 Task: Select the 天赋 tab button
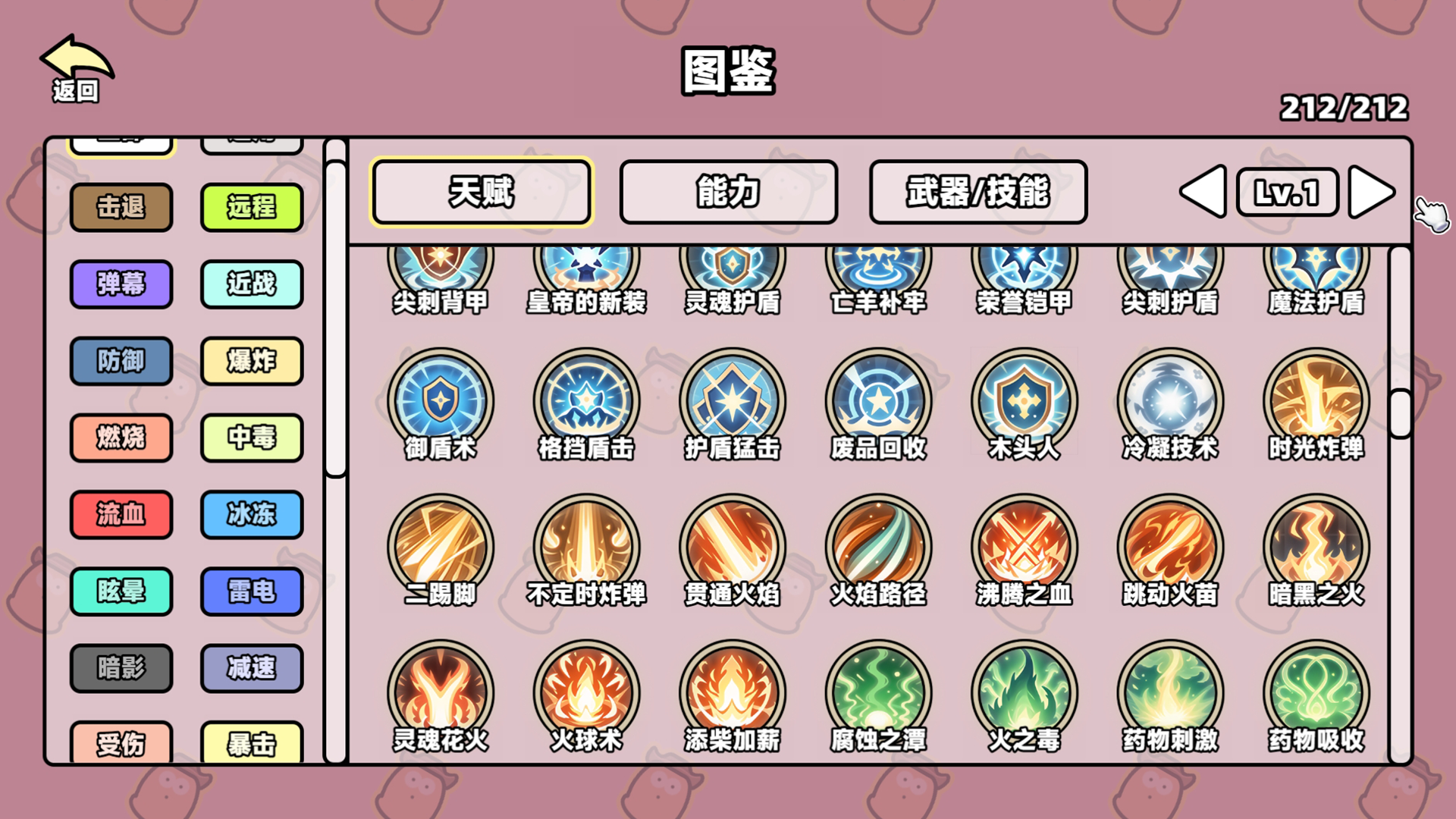[x=481, y=192]
